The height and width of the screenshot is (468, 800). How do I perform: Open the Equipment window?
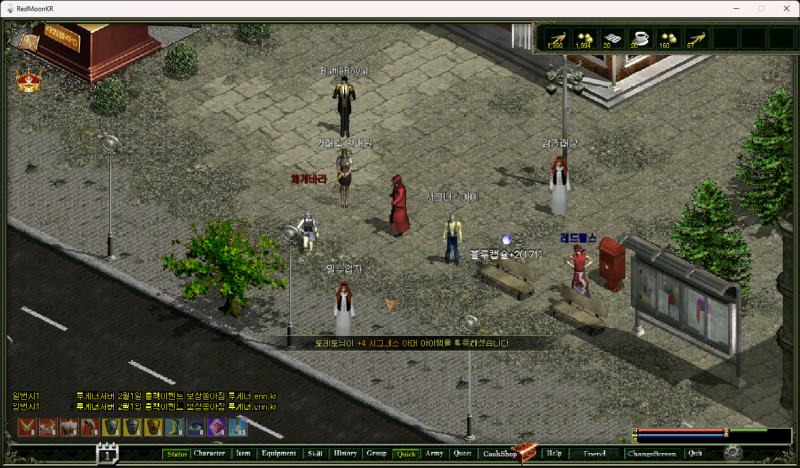[x=278, y=453]
